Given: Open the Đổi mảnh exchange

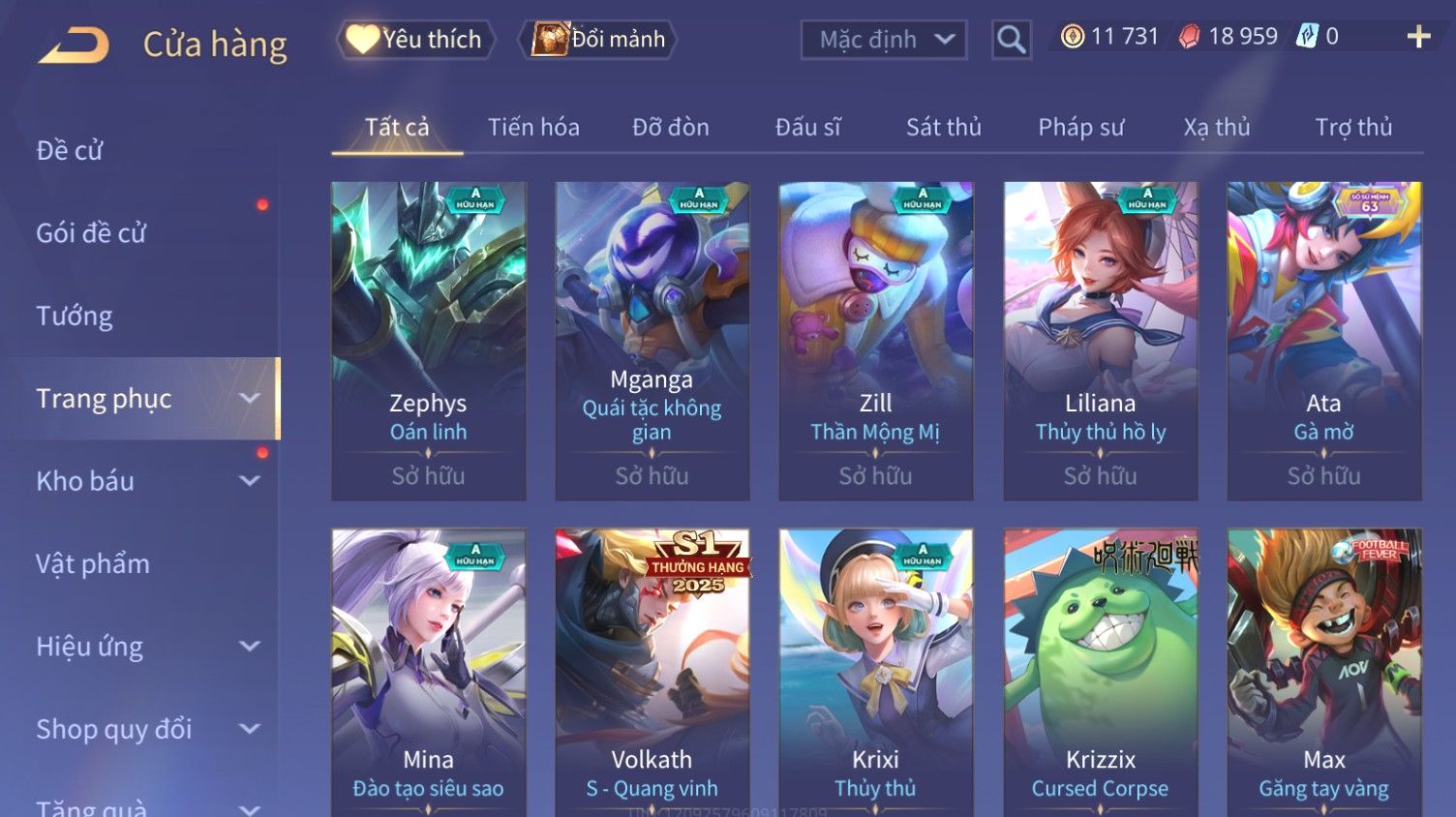Looking at the screenshot, I should 598,40.
